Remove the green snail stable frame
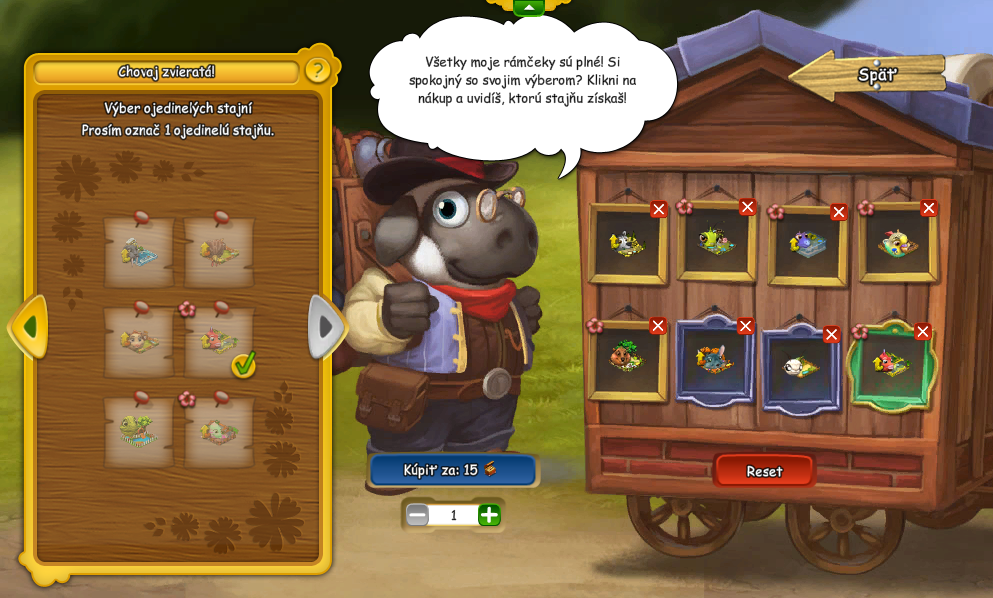The height and width of the screenshot is (598, 993). 748,207
